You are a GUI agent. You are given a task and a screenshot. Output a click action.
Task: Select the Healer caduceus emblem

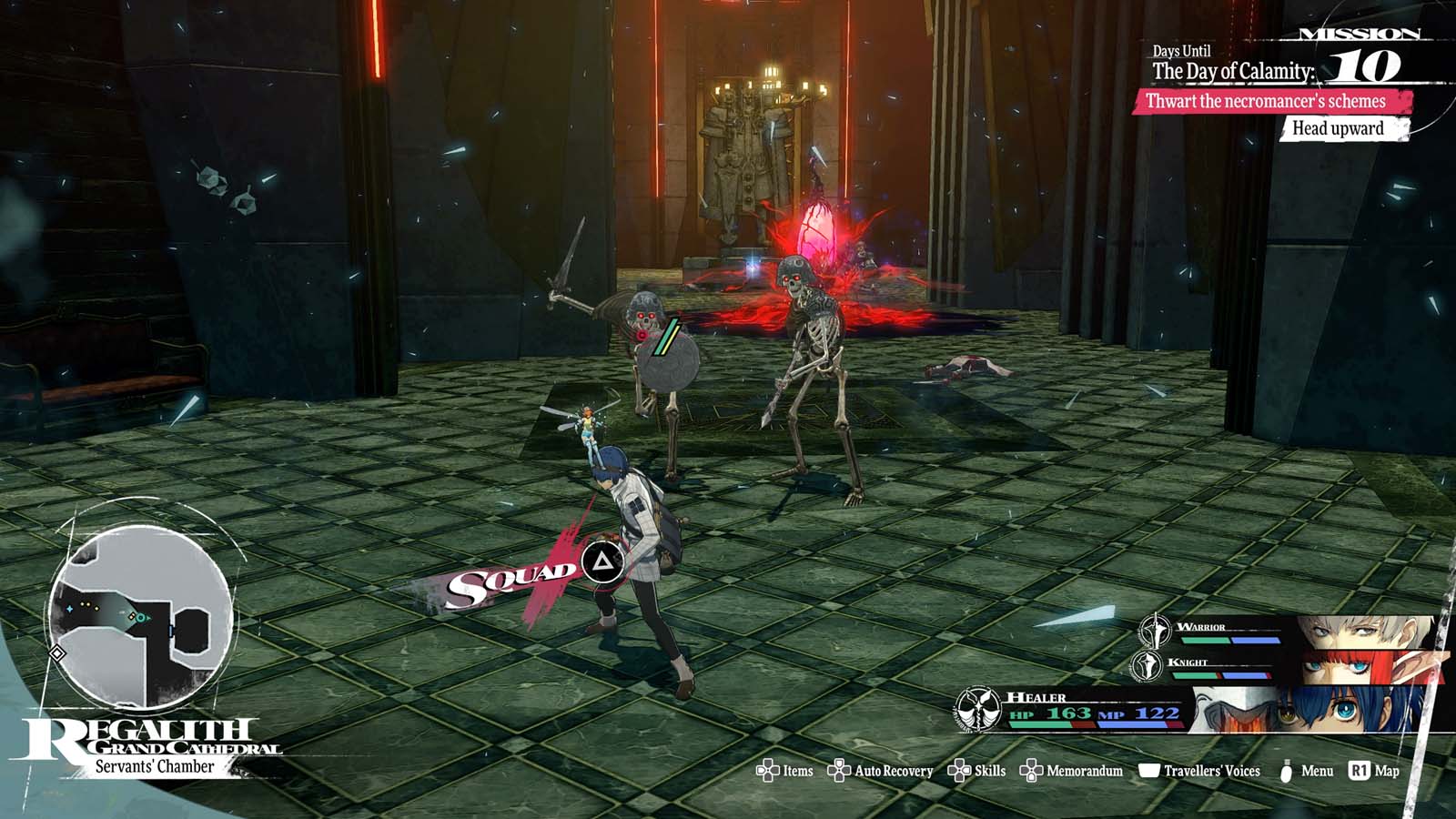pos(978,711)
